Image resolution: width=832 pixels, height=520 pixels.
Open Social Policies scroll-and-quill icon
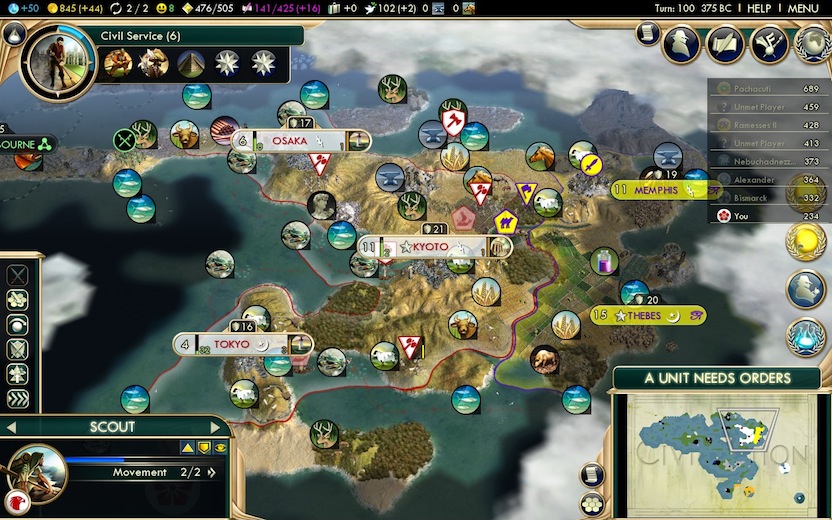726,43
